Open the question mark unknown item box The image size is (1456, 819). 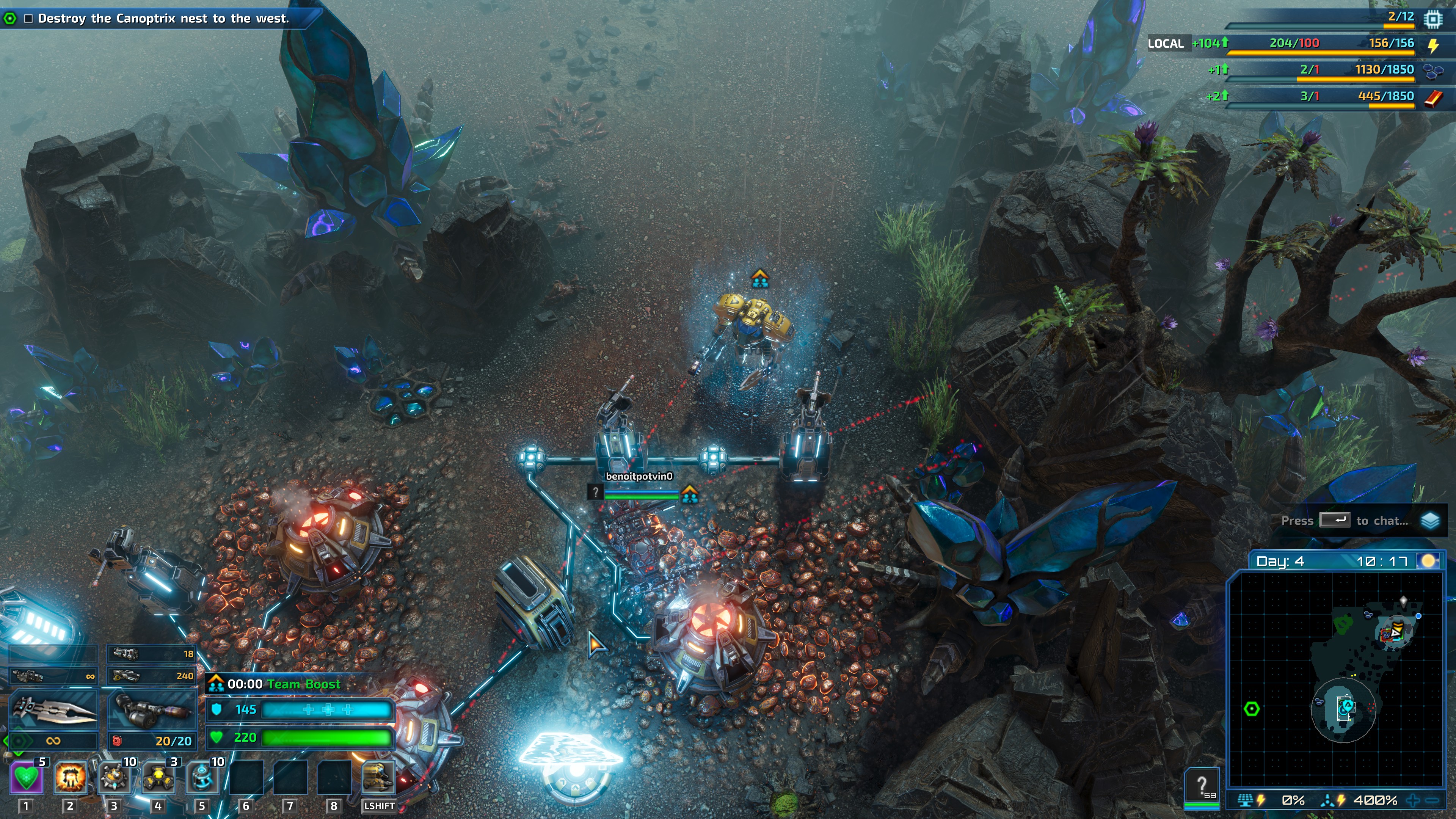1202,786
